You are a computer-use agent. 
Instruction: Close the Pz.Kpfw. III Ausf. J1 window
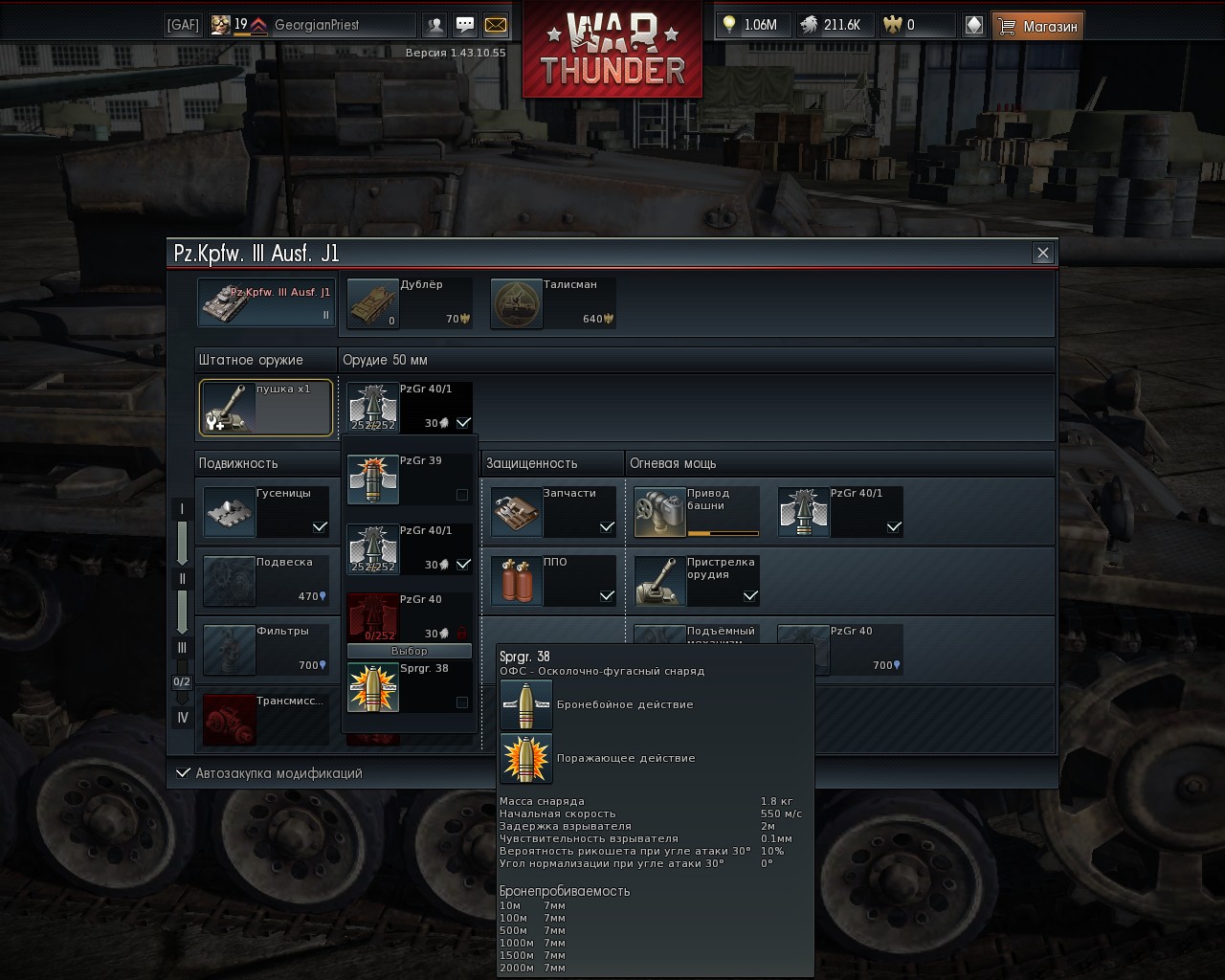[1042, 253]
